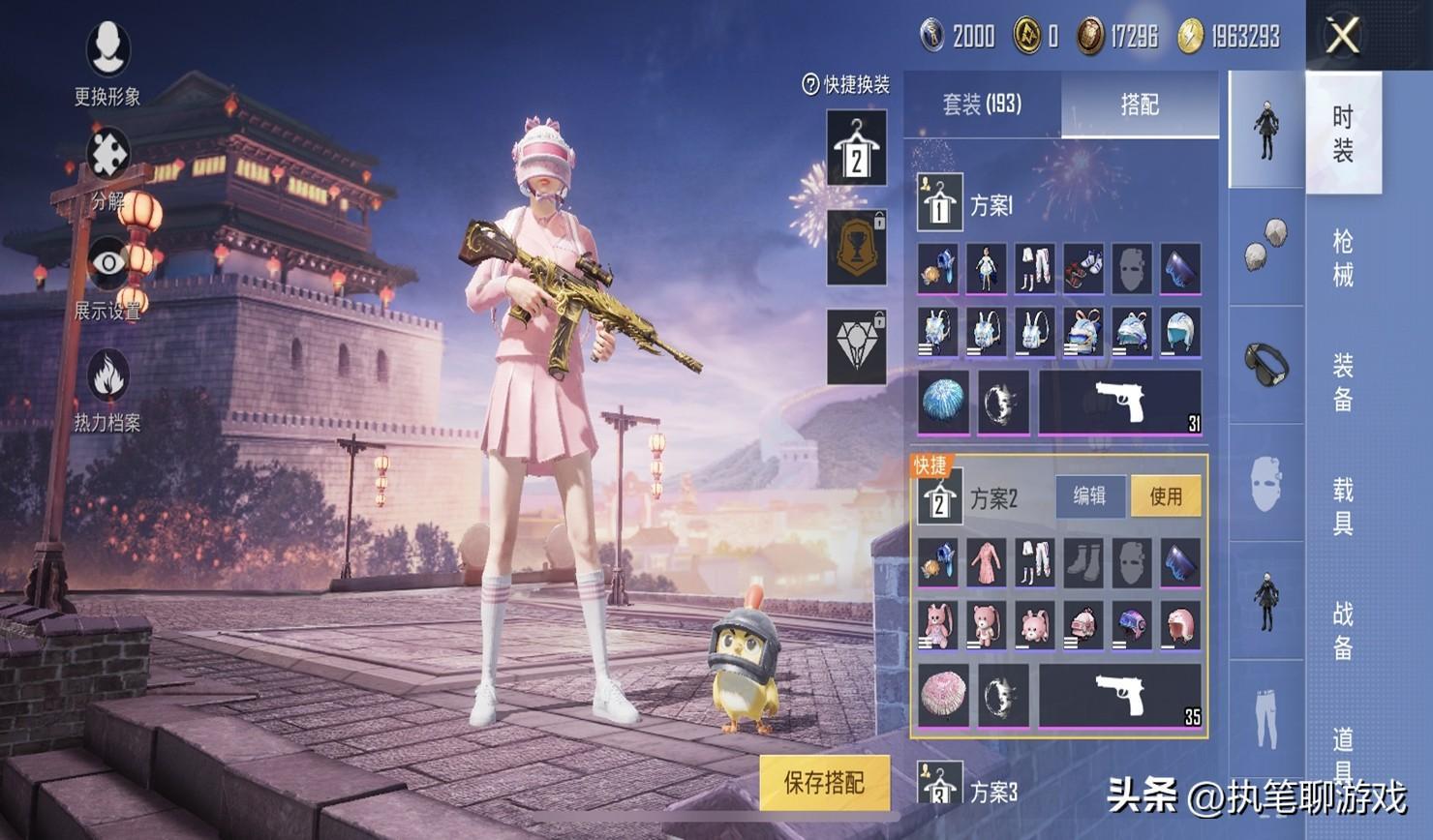Image resolution: width=1433 pixels, height=840 pixels.
Task: Open the 分解 puzzle piece option
Action: pos(108,165)
